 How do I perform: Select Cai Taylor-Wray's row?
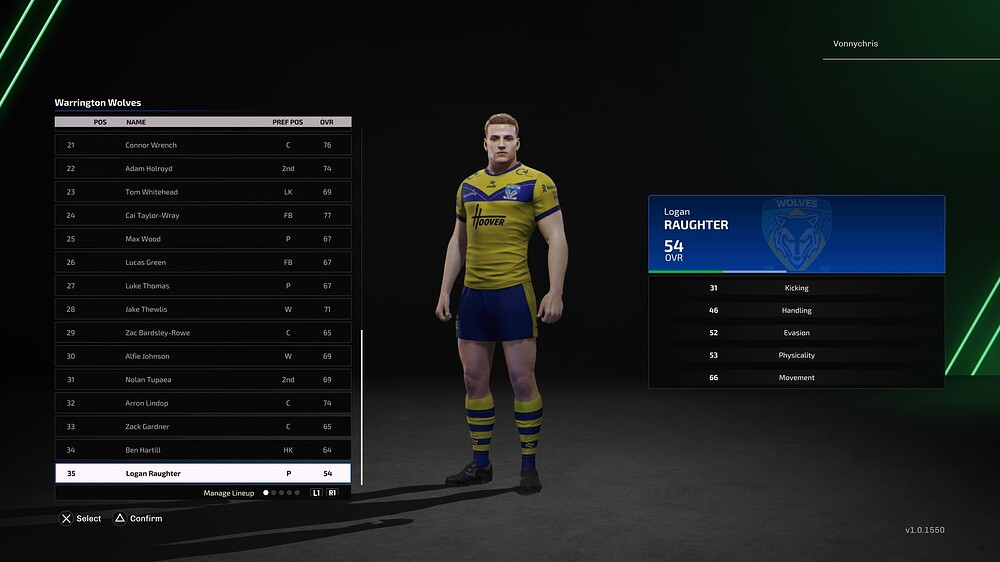pos(203,215)
